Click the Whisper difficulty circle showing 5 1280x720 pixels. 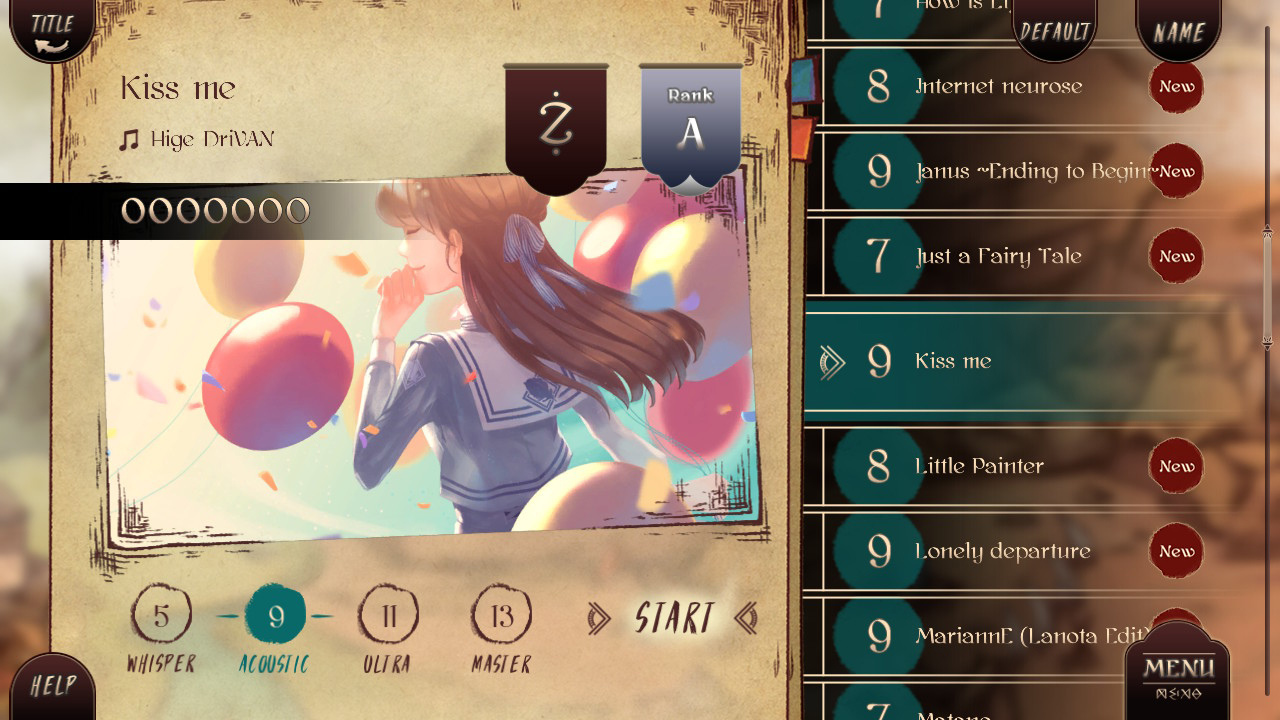coord(163,615)
